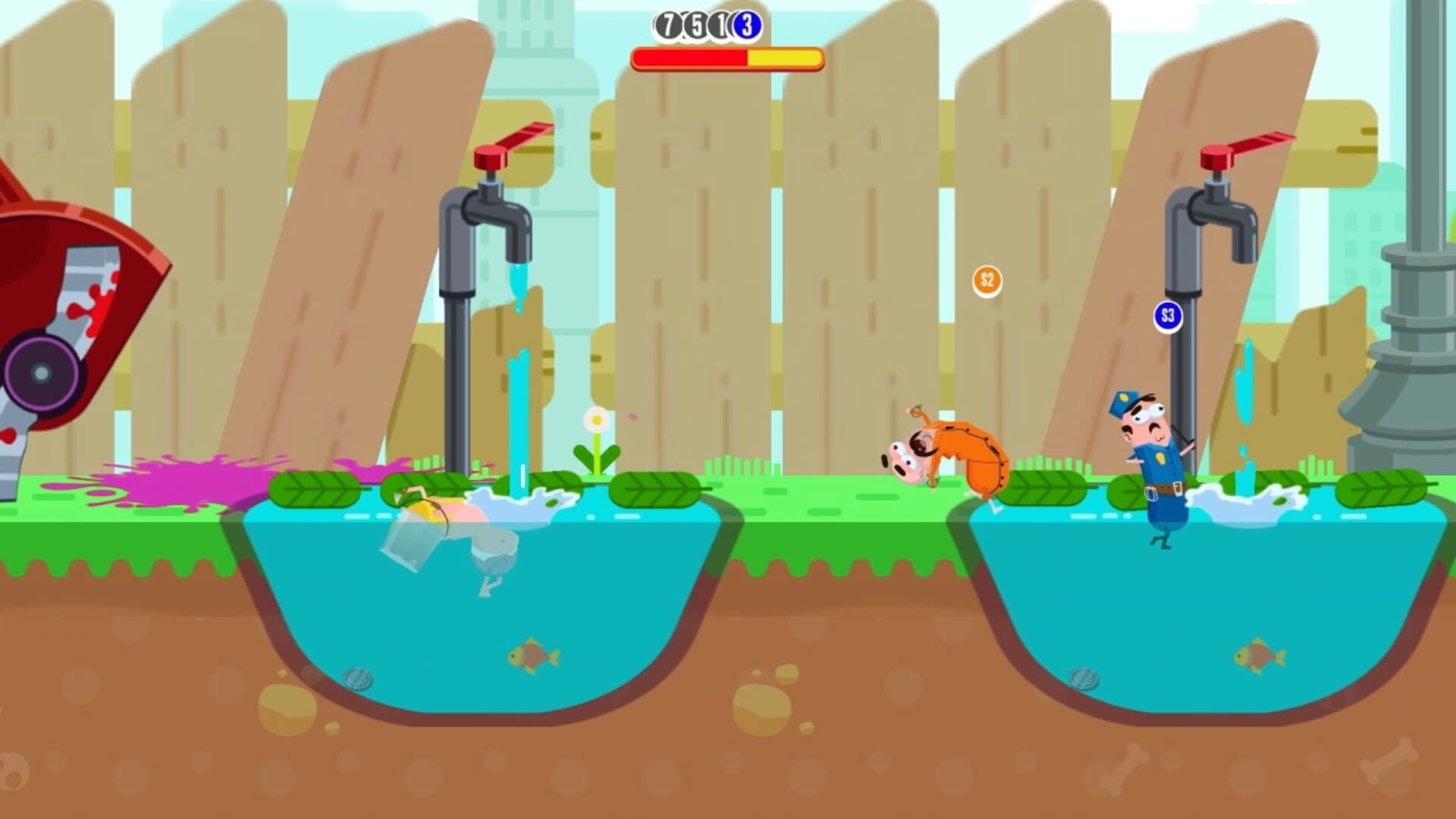Collect the orange S2 coin badge
Screen dimensions: 1456x819
click(x=987, y=280)
